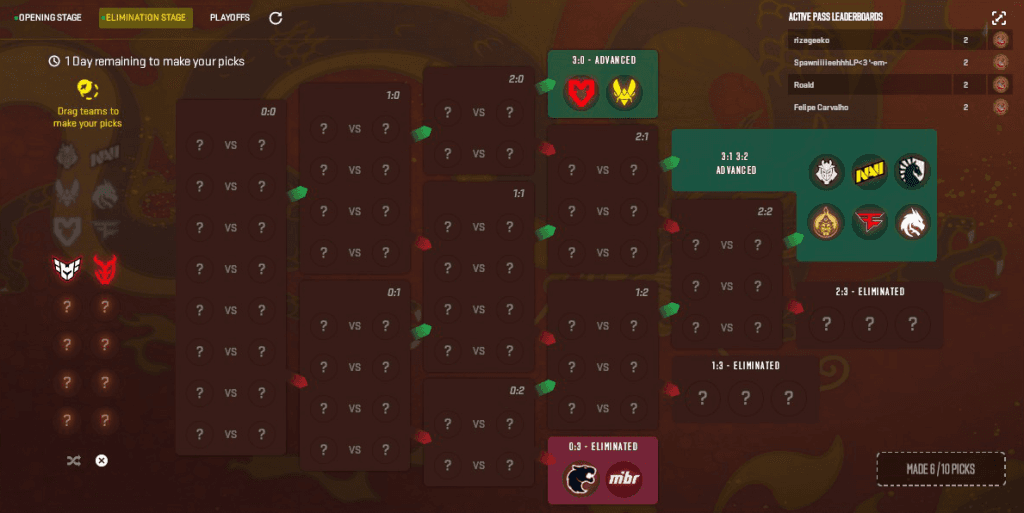Select Vitality in the 3:0 Advanced slot
This screenshot has height=513, width=1024.
point(626,92)
